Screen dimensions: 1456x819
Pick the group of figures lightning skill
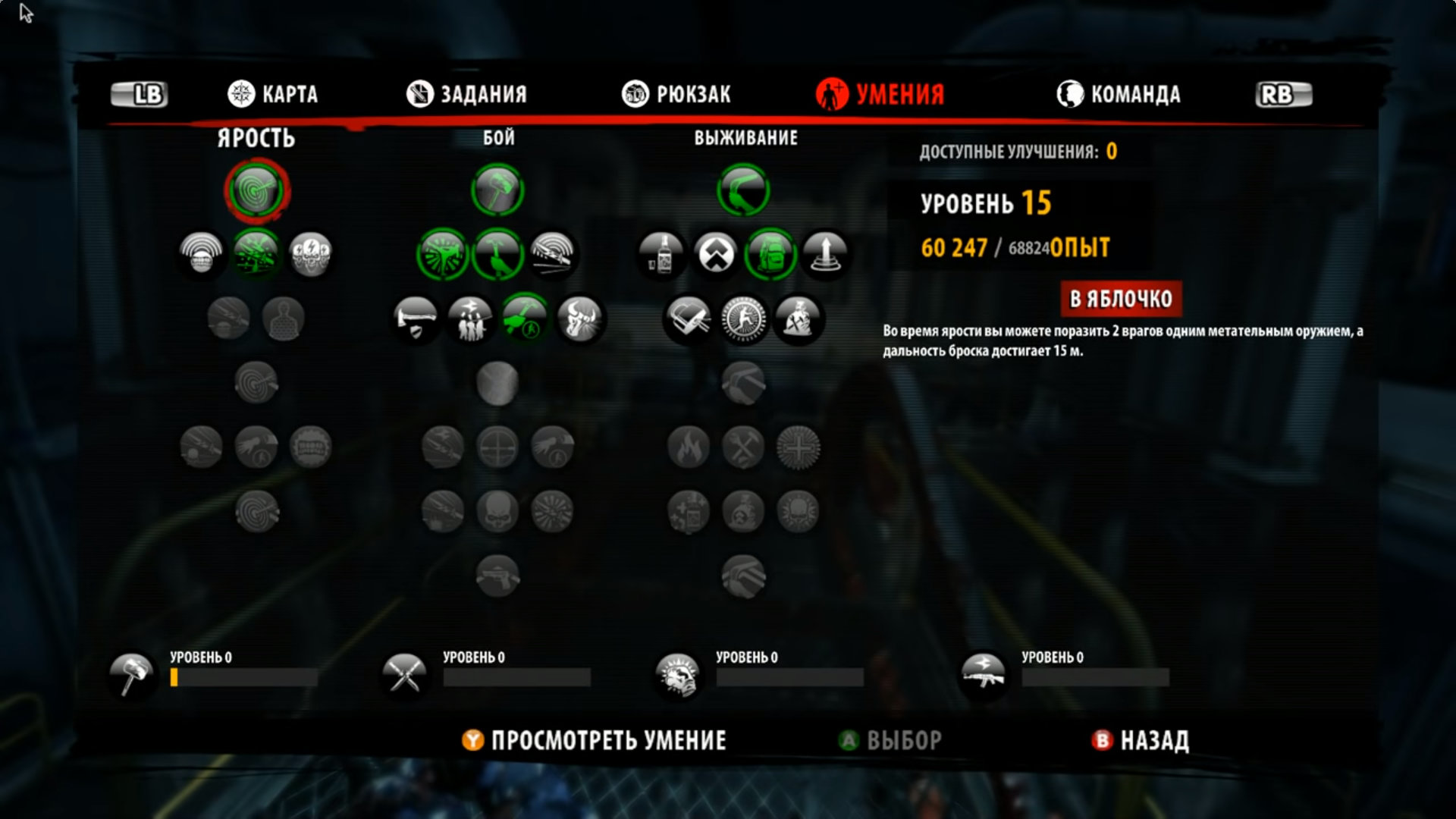pyautogui.click(x=470, y=318)
